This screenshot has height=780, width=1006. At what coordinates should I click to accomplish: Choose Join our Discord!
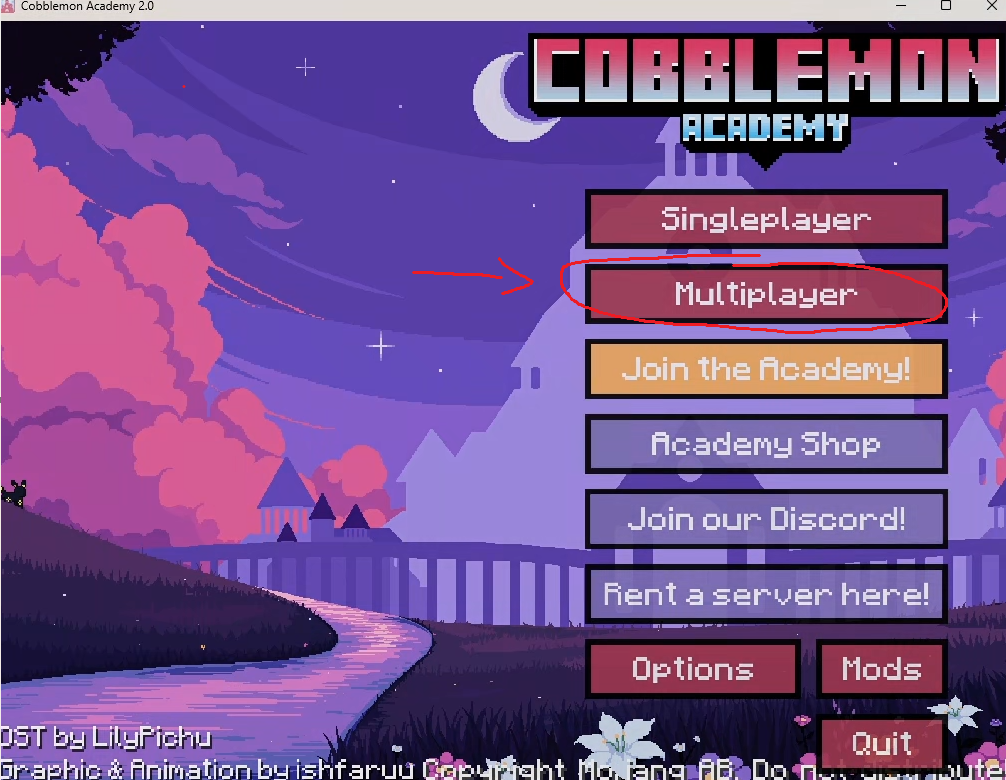[x=766, y=519]
